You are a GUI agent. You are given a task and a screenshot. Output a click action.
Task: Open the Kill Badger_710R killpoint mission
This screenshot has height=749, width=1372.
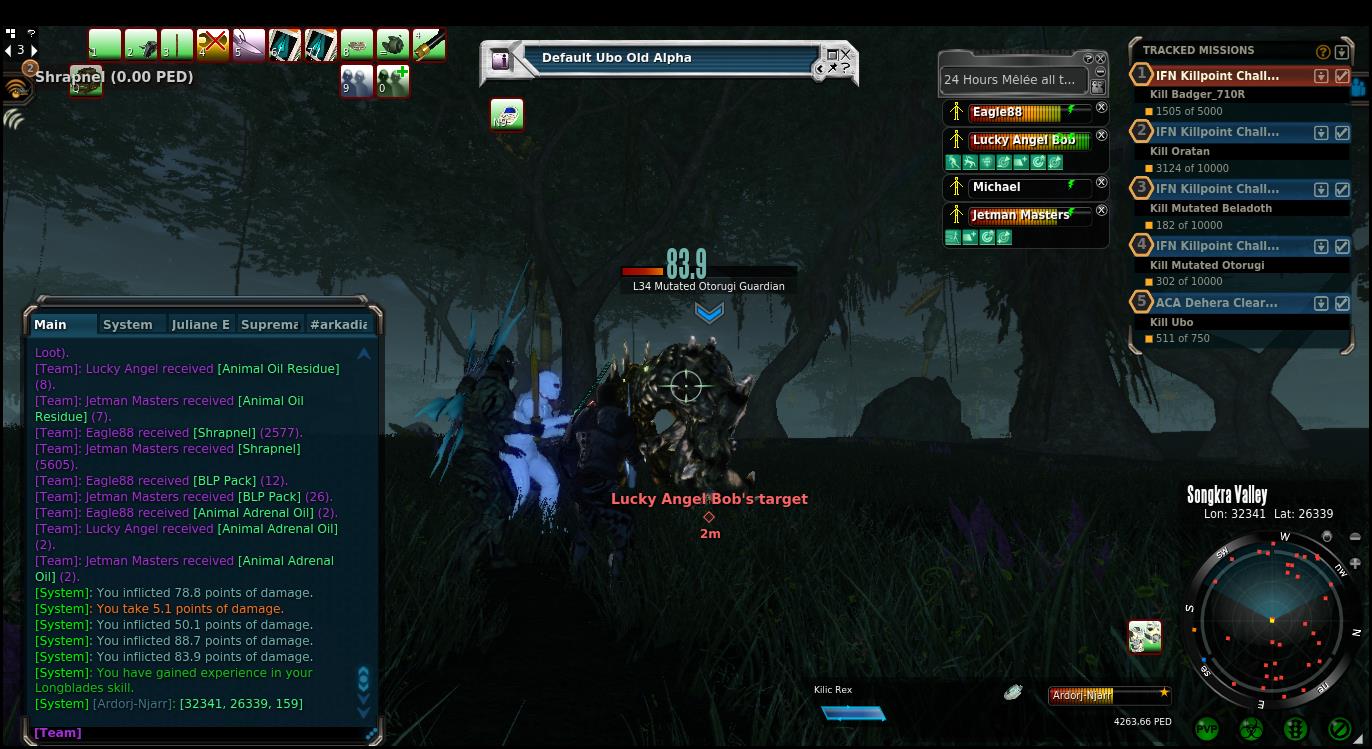pyautogui.click(x=1216, y=75)
